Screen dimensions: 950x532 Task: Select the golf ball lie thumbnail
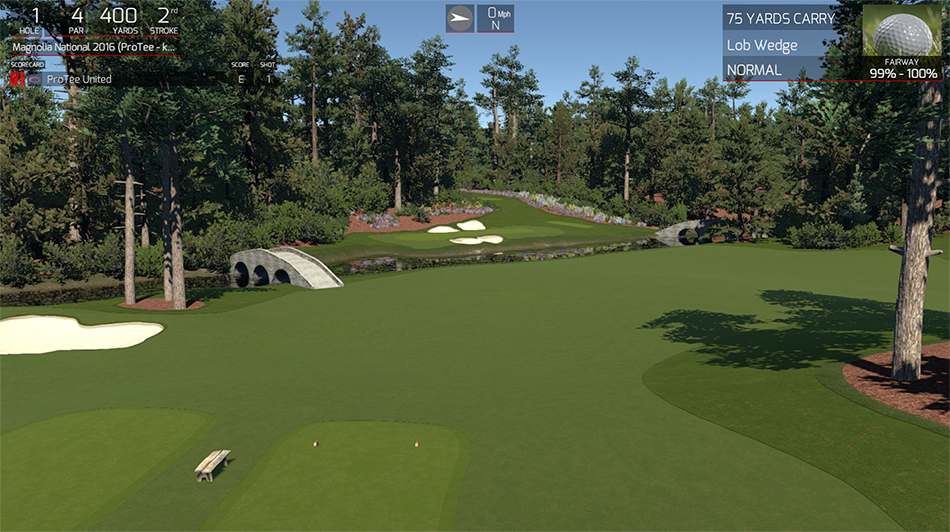point(902,31)
